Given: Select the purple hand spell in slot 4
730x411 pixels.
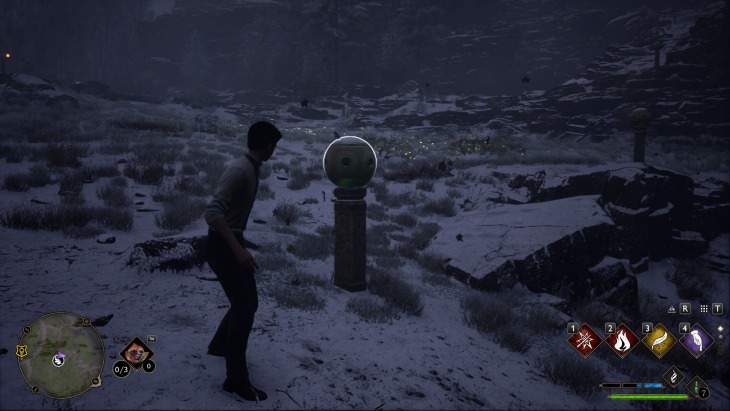Looking at the screenshot, I should tap(696, 340).
